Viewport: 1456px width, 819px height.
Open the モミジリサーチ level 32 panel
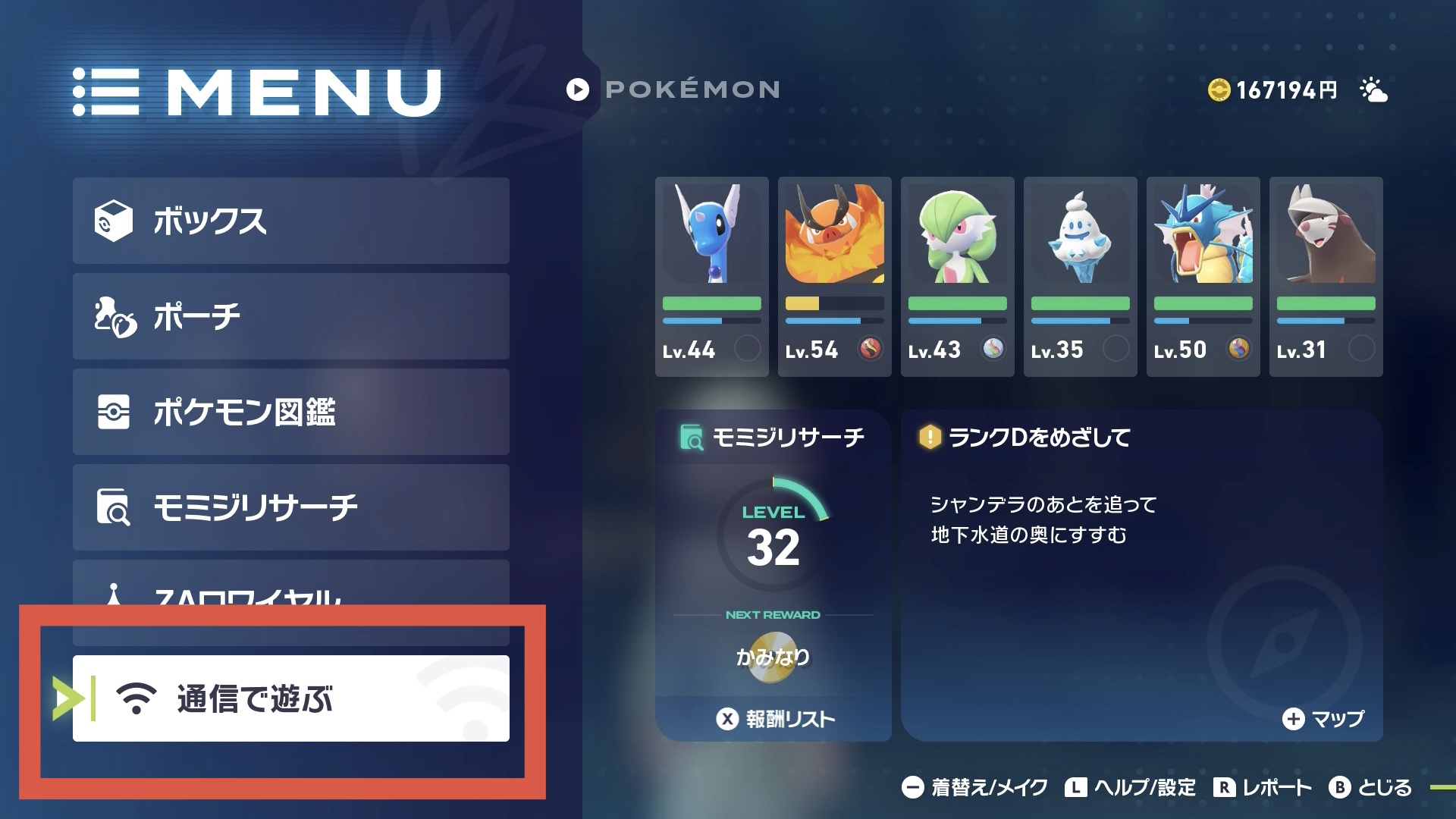coord(773,531)
